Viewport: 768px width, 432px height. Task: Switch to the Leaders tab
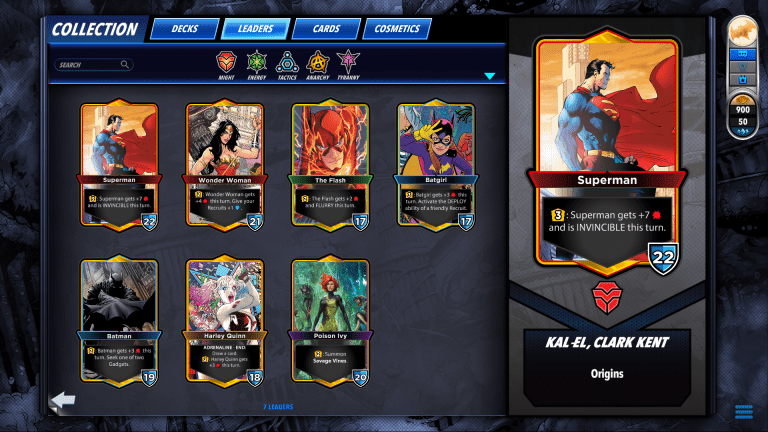(256, 29)
